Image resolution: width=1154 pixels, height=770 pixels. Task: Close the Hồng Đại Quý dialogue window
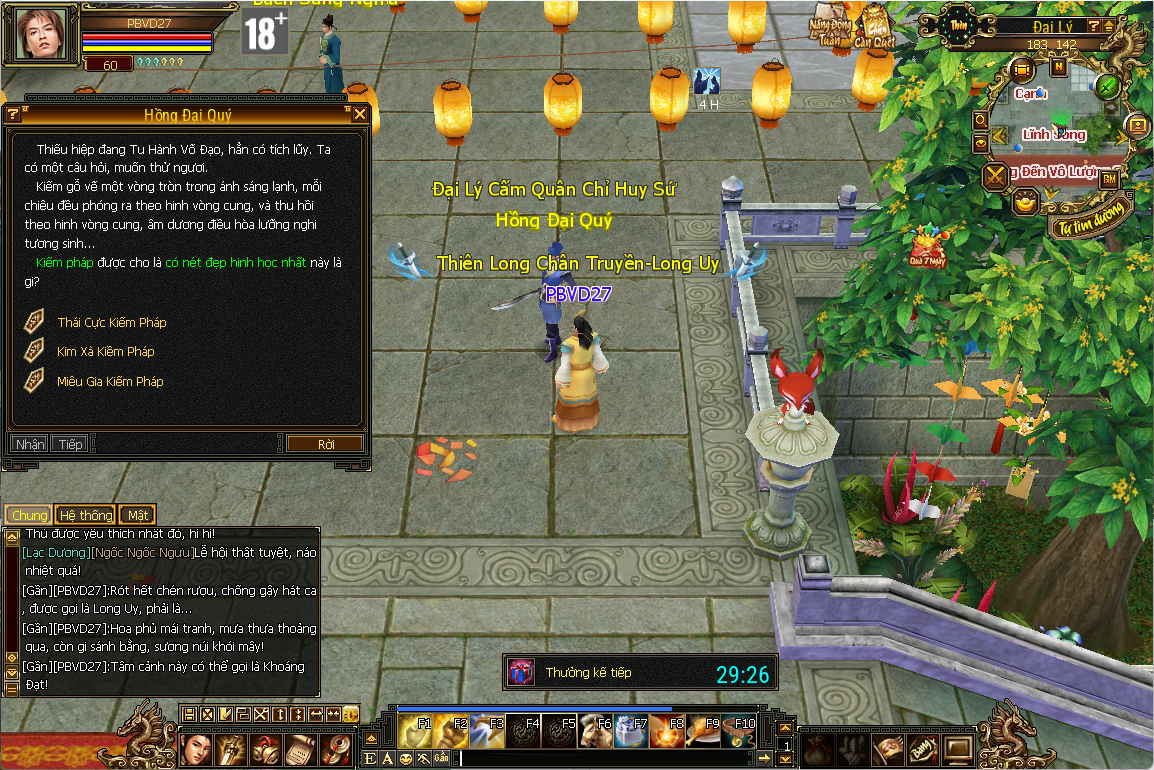pyautogui.click(x=360, y=114)
